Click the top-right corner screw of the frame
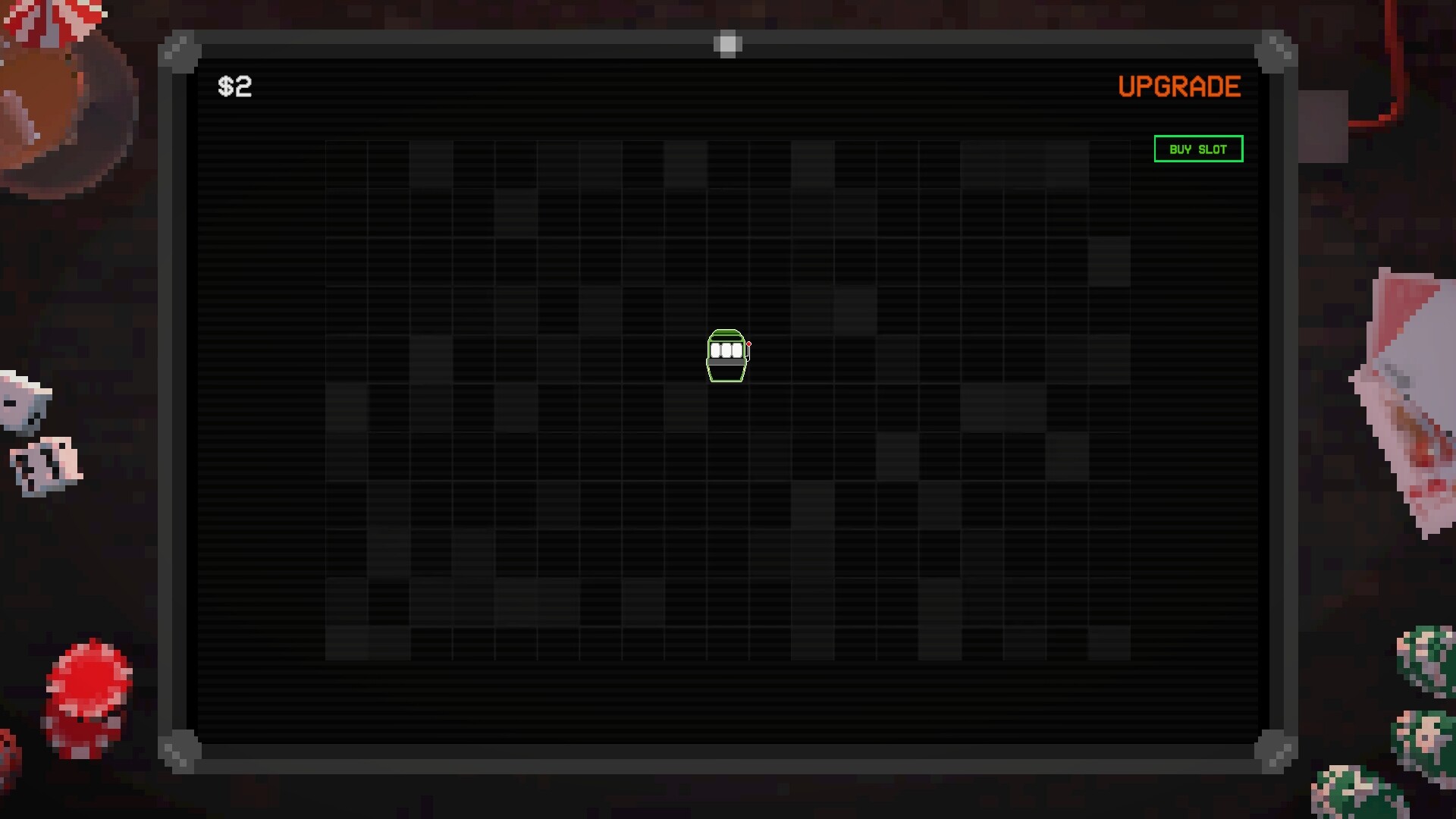This screenshot has height=819, width=1456. pyautogui.click(x=1276, y=52)
